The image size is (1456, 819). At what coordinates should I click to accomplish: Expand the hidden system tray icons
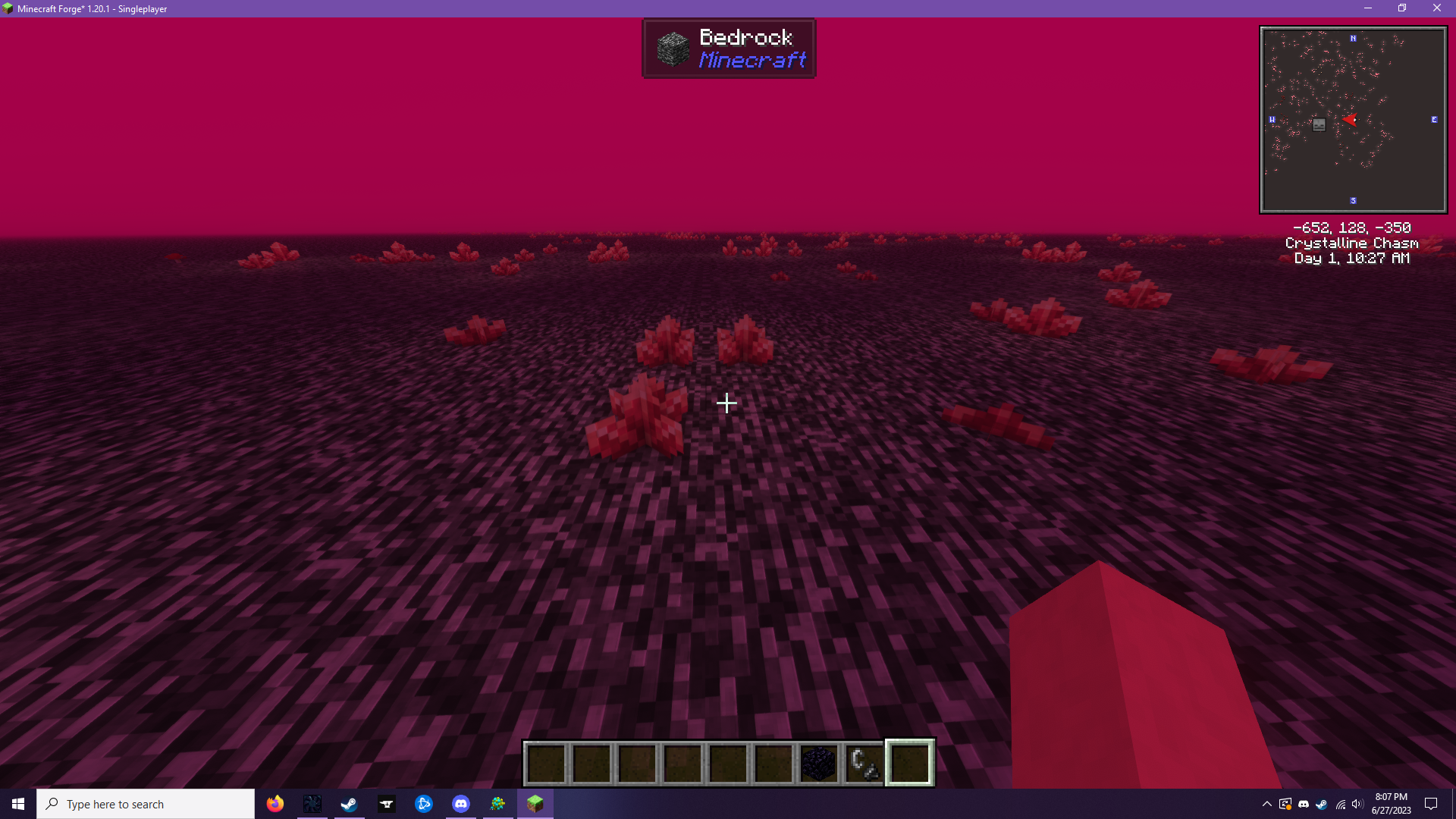1267,804
